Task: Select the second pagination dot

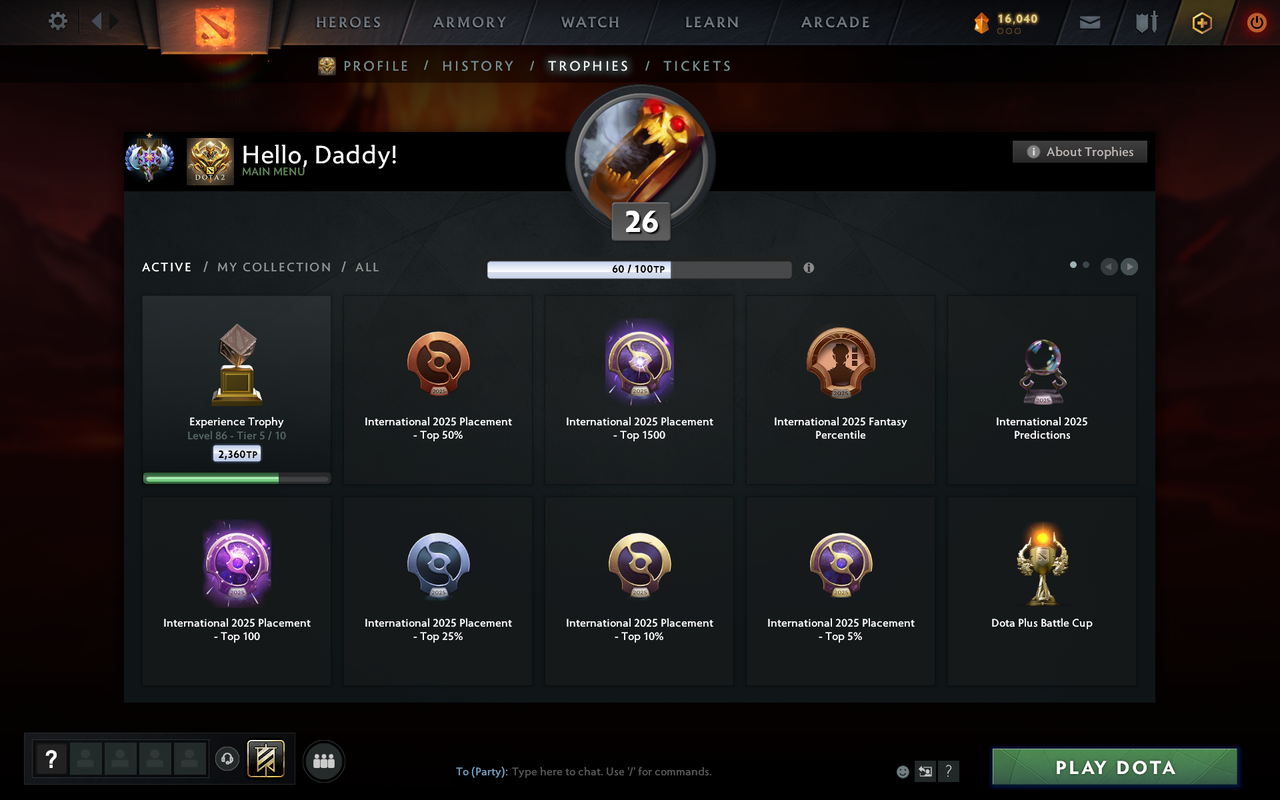Action: tap(1086, 264)
